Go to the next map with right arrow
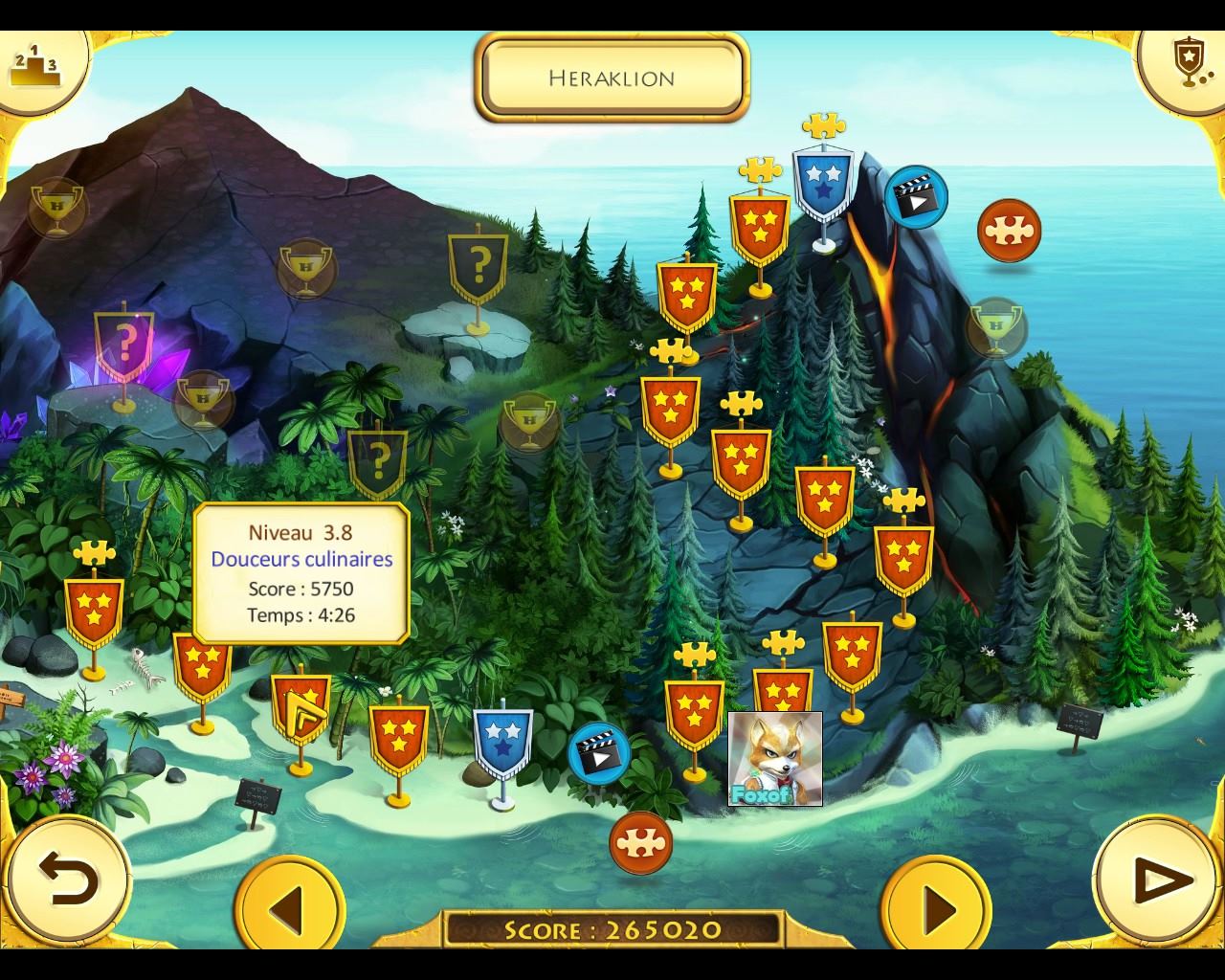Screen dimensions: 1225x980 (937, 907)
